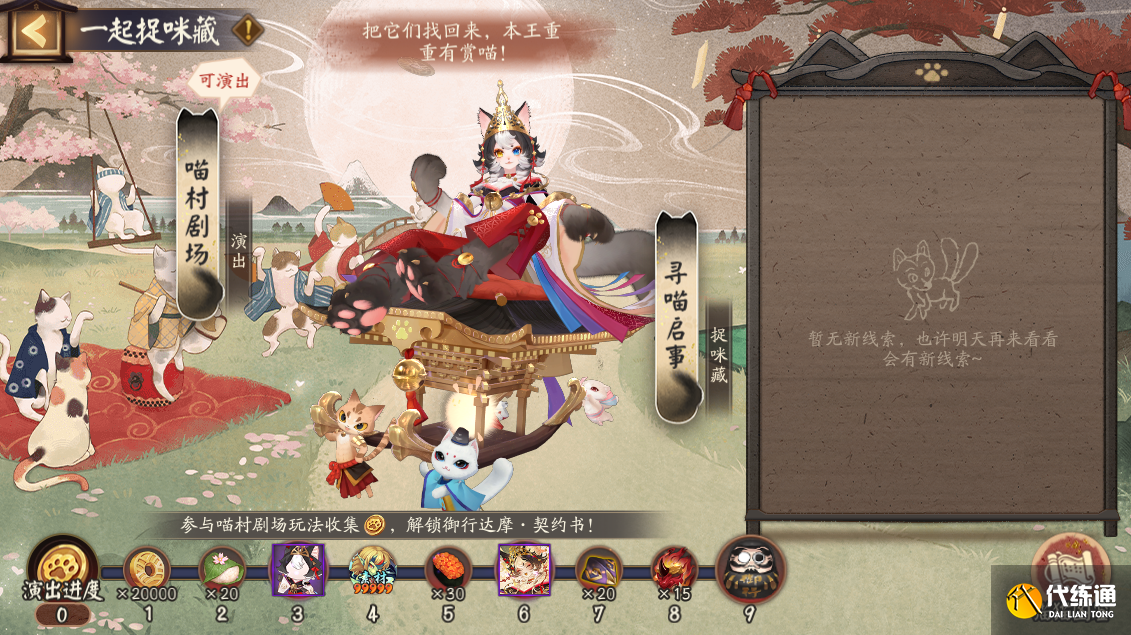Select the stage 4 素材 material reward
Screen dimensions: 1131x635
point(372,569)
